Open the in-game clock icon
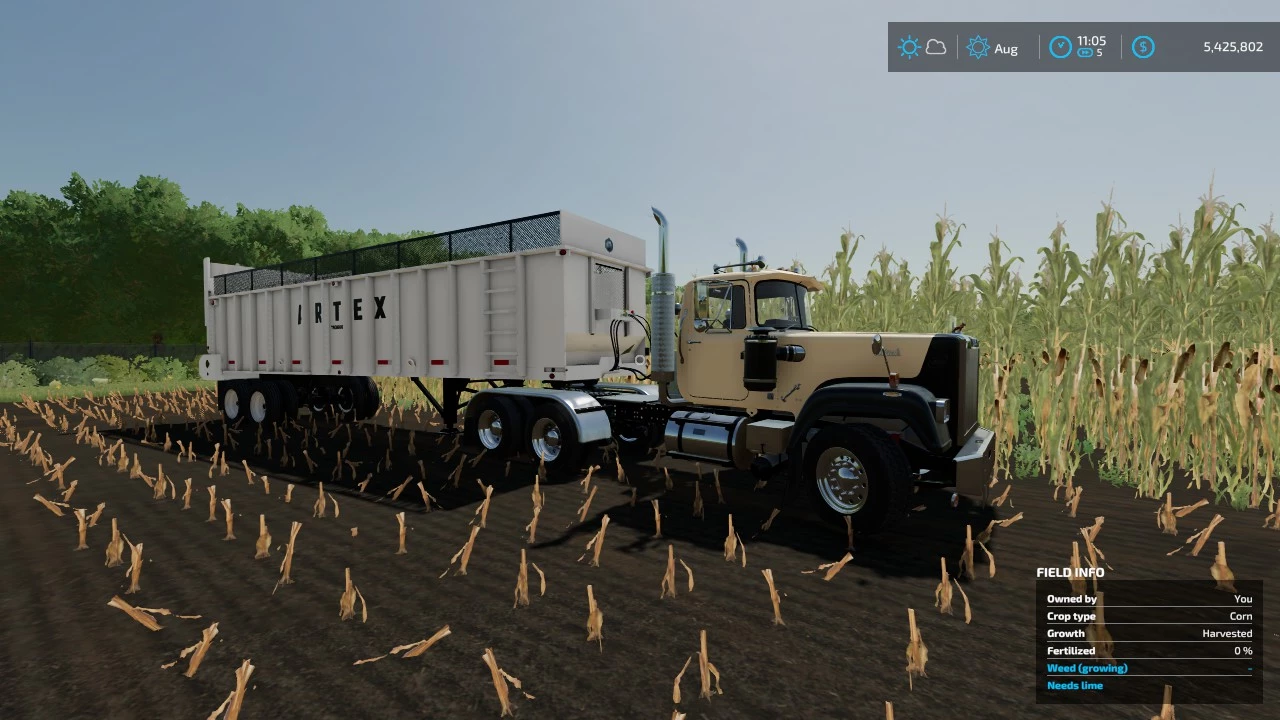 click(x=1059, y=47)
